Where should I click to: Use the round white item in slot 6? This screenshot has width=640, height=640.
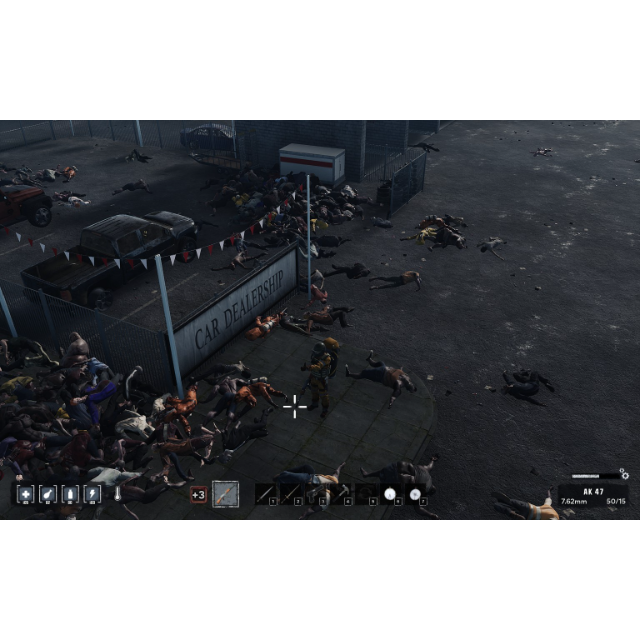(x=390, y=494)
